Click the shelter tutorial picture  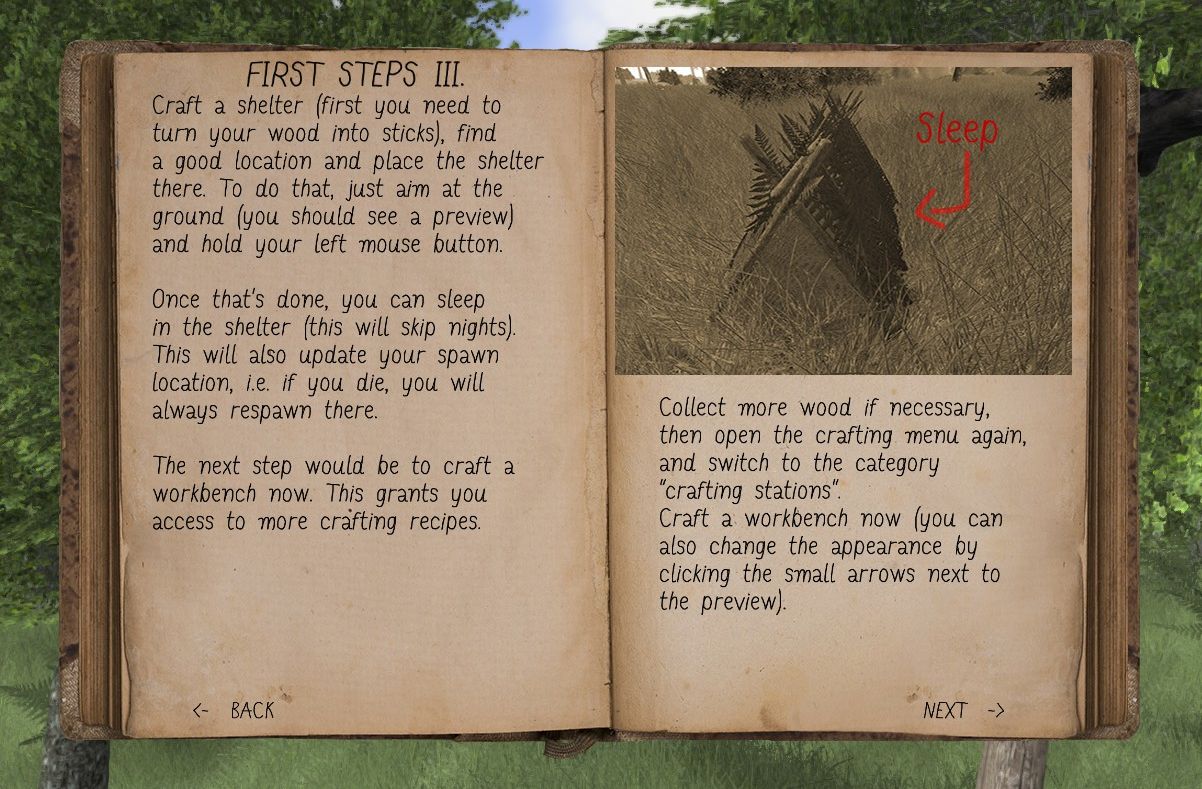pyautogui.click(x=843, y=221)
